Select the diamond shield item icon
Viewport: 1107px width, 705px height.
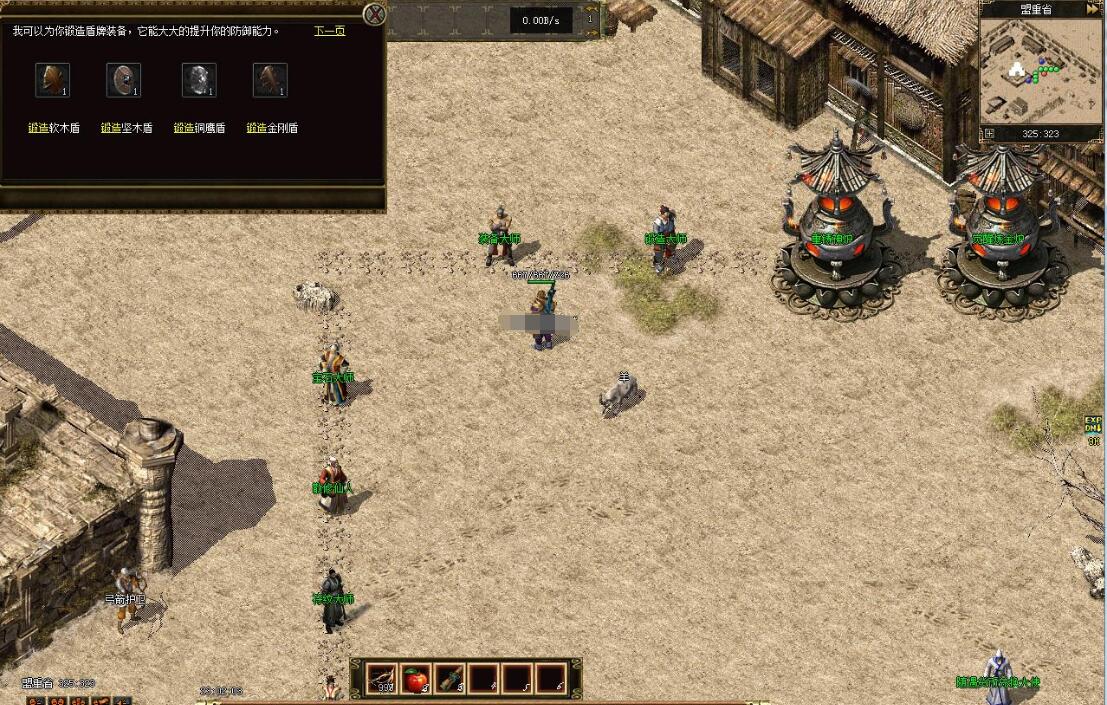pos(270,80)
